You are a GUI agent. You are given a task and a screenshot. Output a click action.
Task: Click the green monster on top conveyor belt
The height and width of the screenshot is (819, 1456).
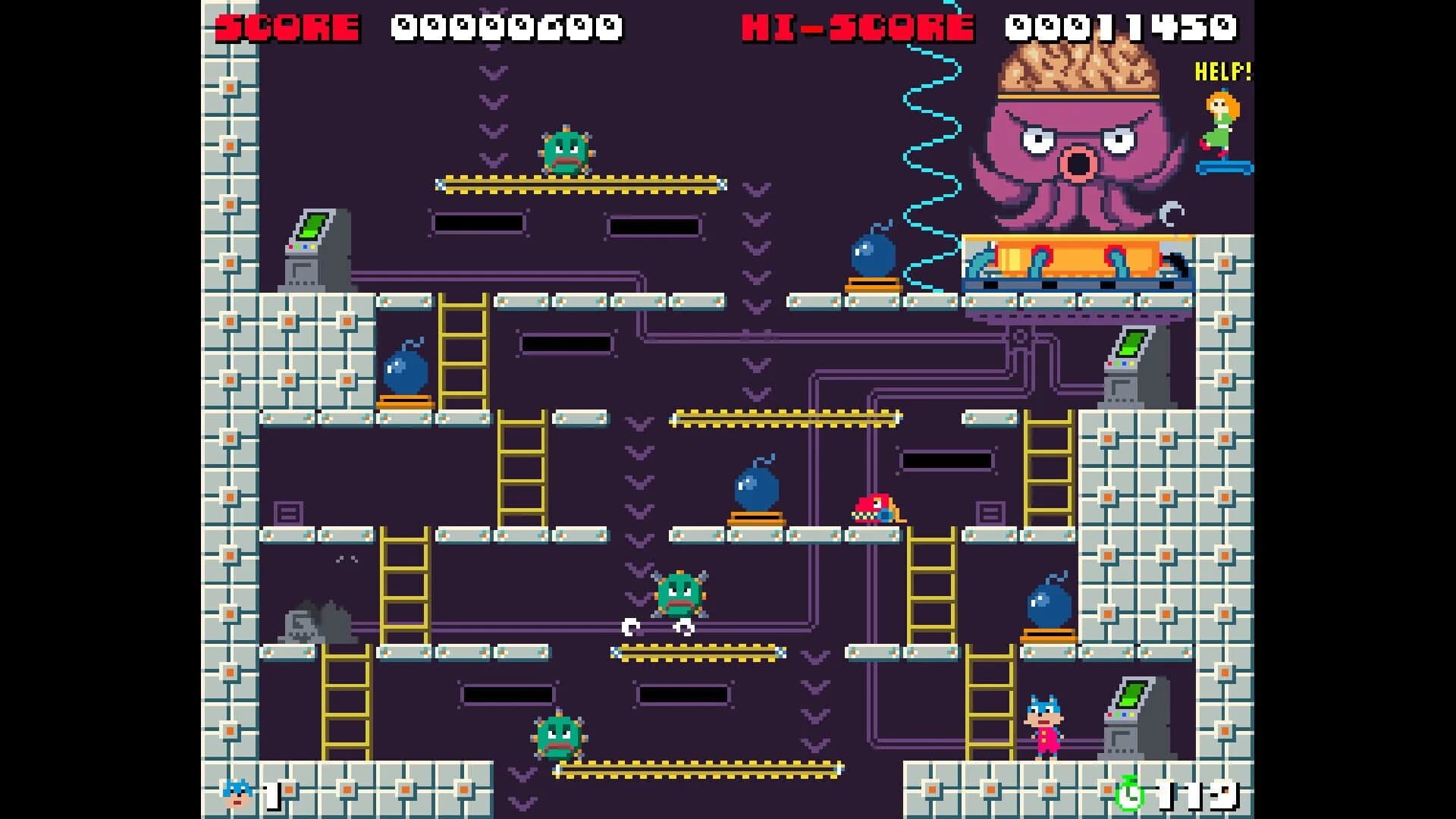coord(565,148)
